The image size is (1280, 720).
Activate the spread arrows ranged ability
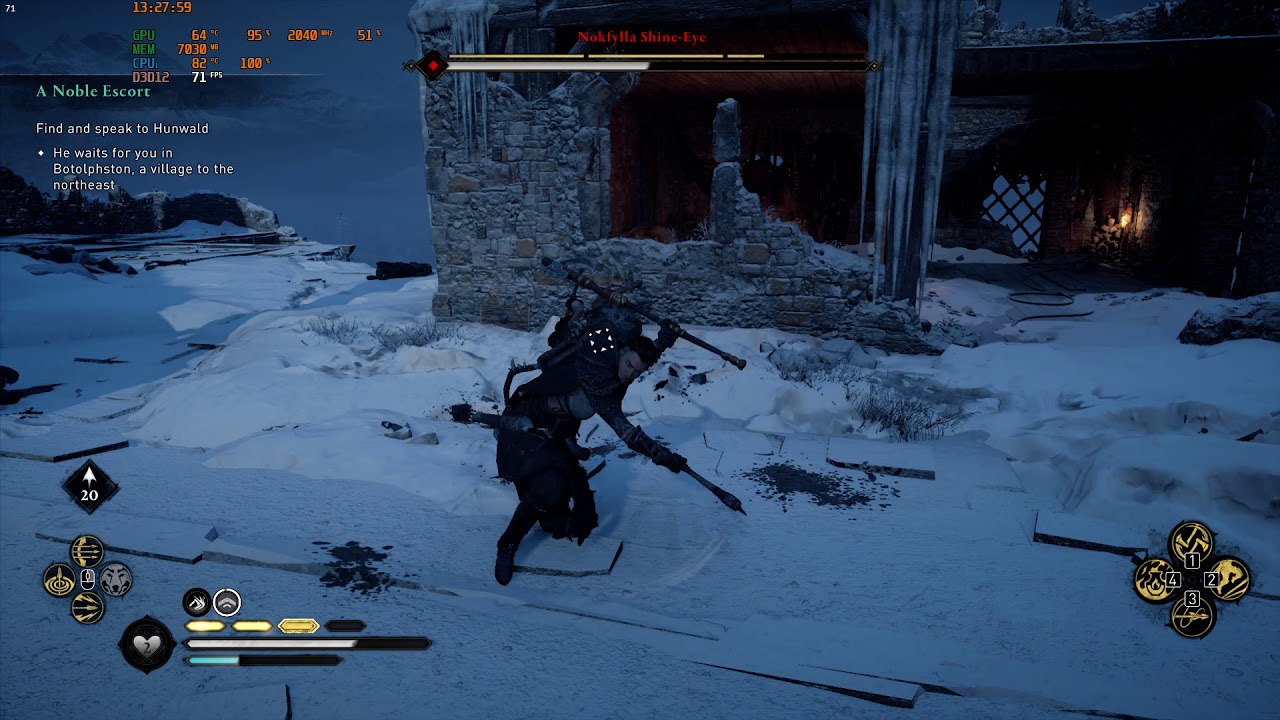coord(87,608)
